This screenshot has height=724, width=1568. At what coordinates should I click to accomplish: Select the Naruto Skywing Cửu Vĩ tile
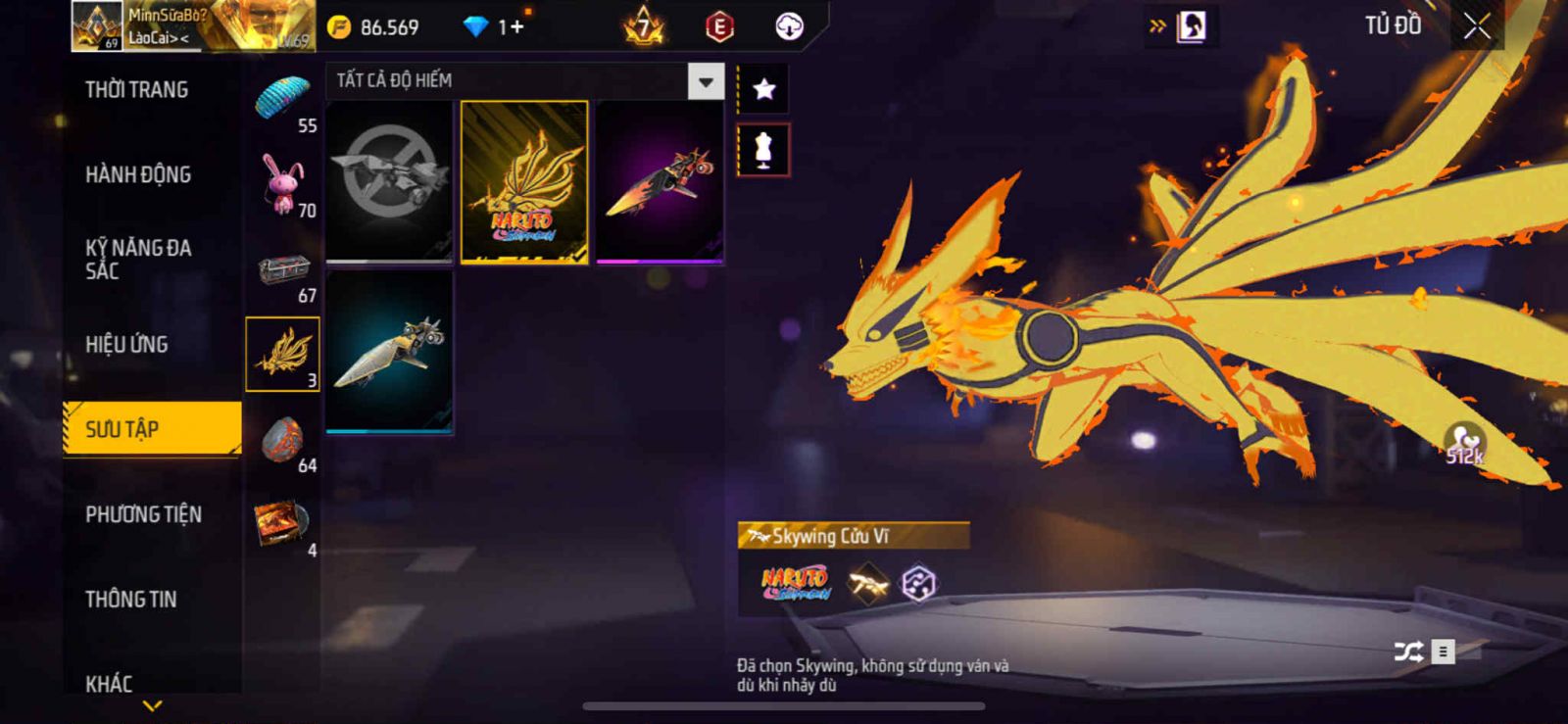tap(524, 182)
